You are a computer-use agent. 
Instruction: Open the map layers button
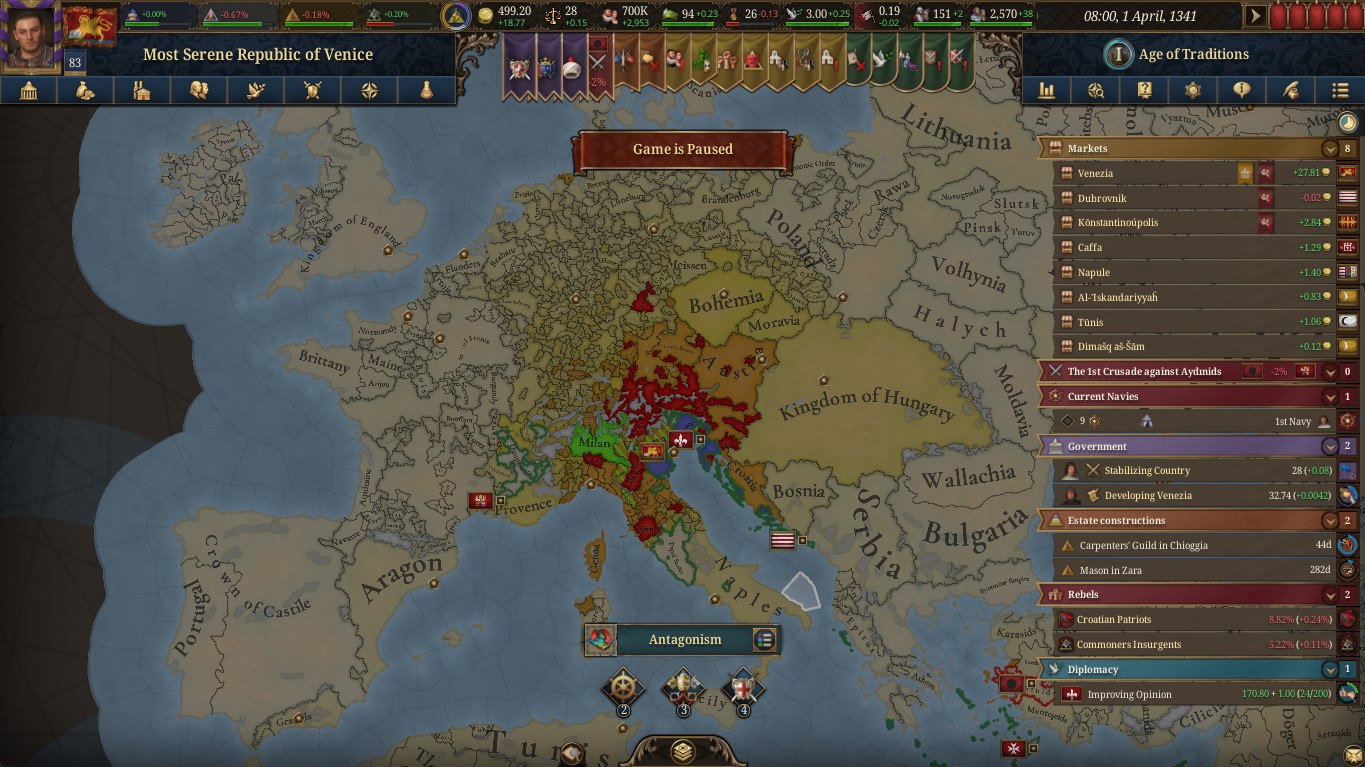pos(683,751)
